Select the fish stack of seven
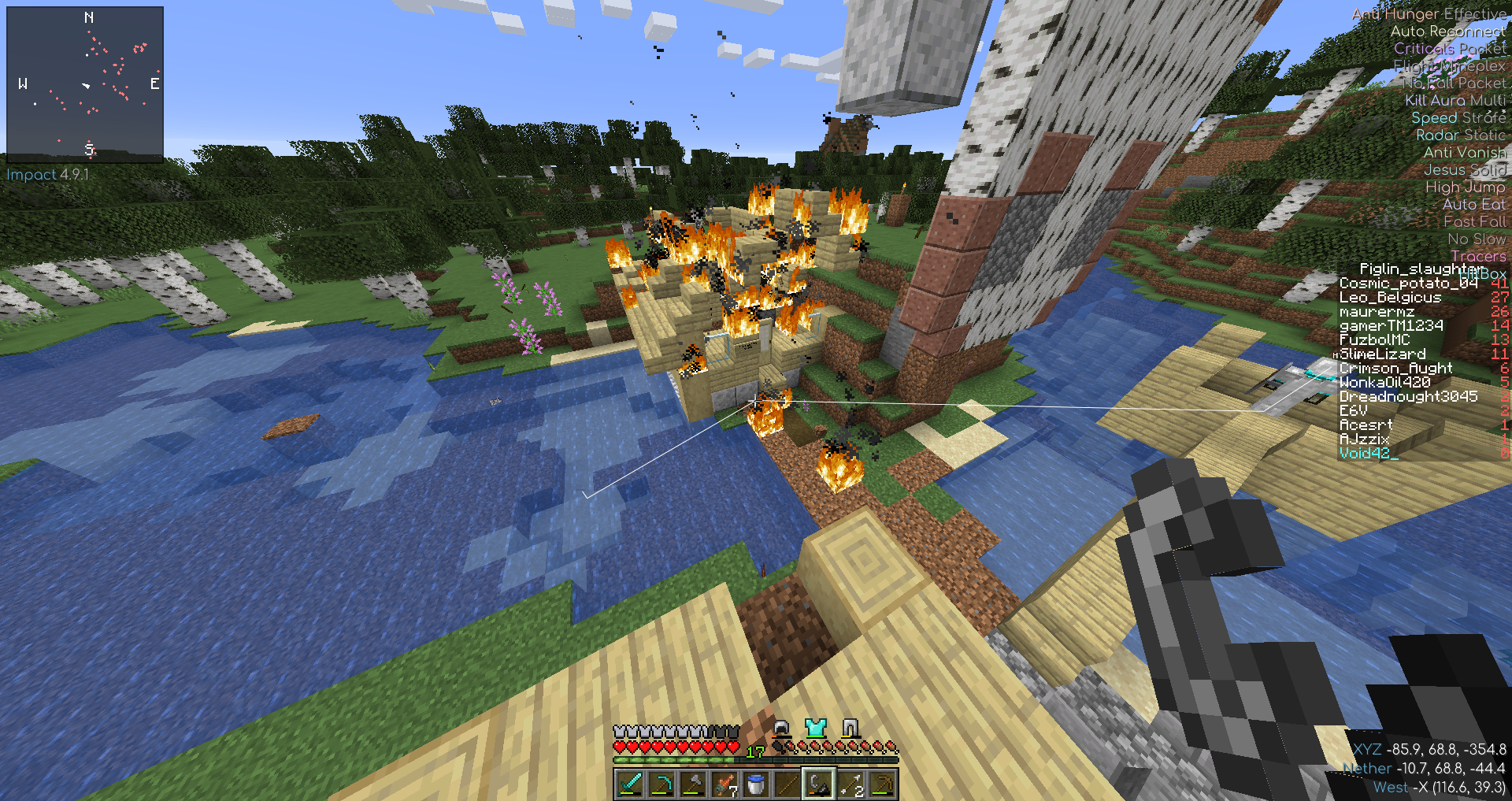This screenshot has width=1512, height=801. (x=724, y=784)
